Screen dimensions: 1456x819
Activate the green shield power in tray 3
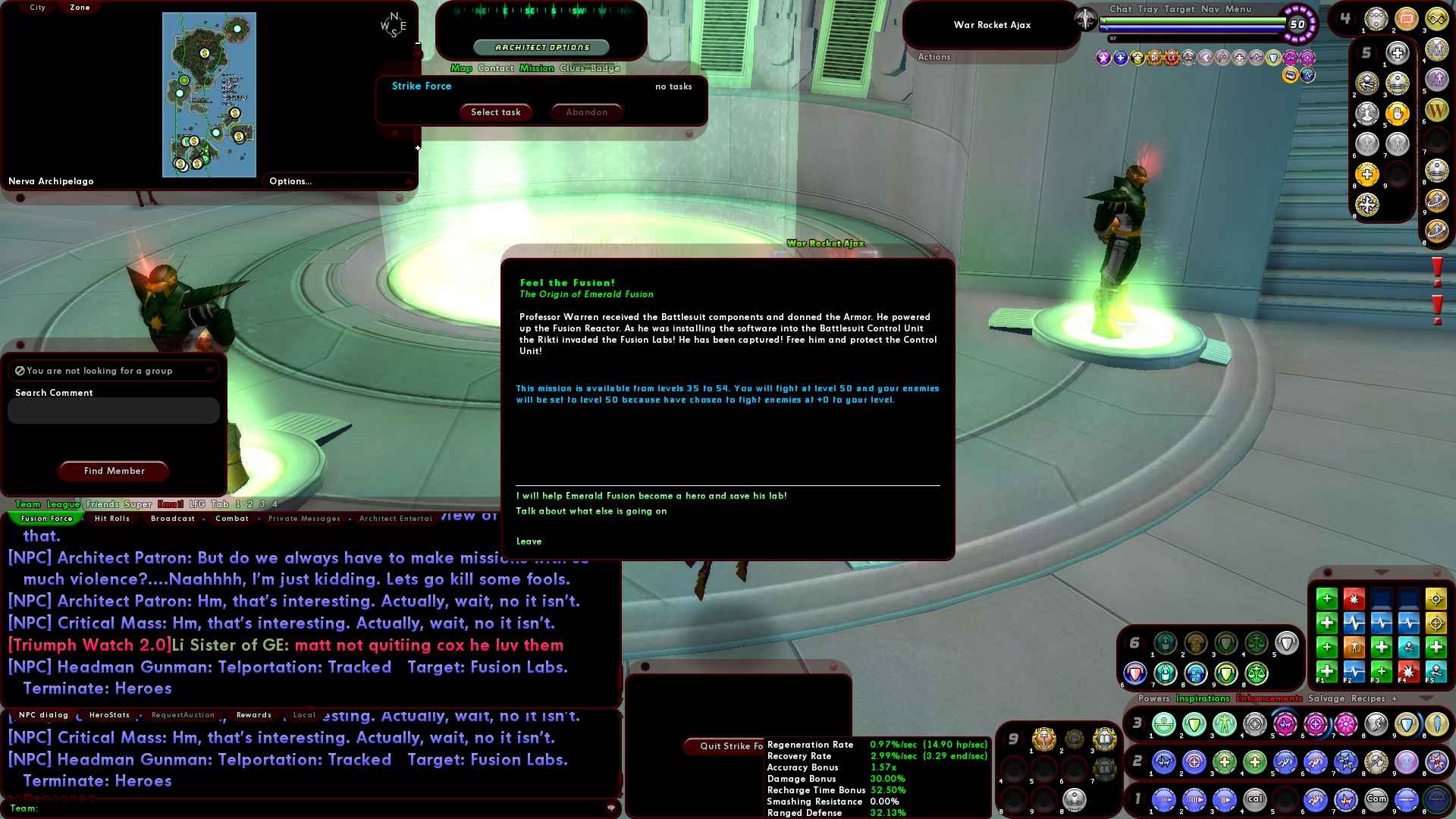tap(1193, 723)
